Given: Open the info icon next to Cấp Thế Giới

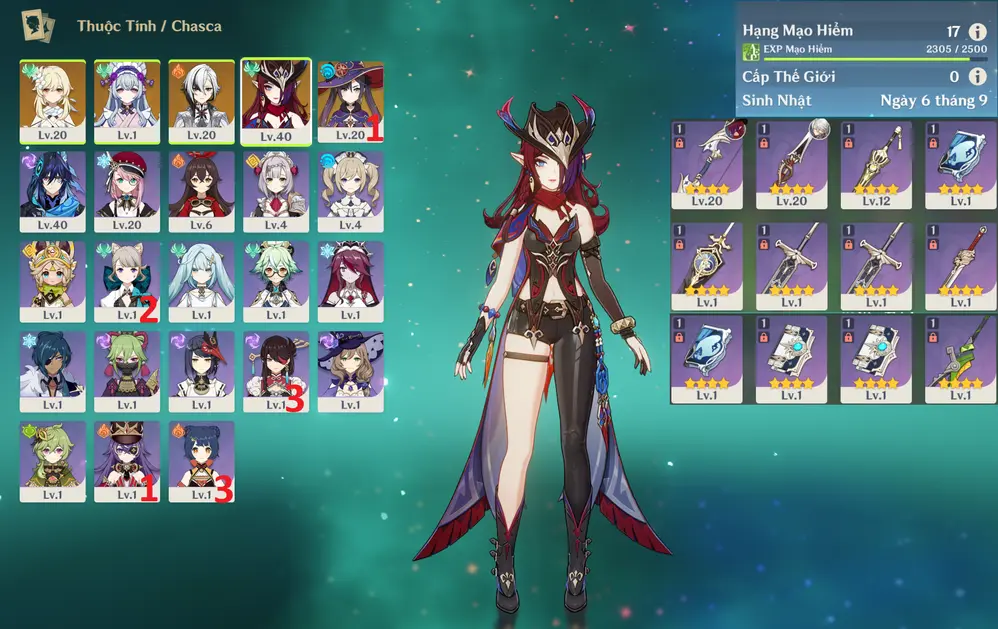Looking at the screenshot, I should (x=977, y=77).
